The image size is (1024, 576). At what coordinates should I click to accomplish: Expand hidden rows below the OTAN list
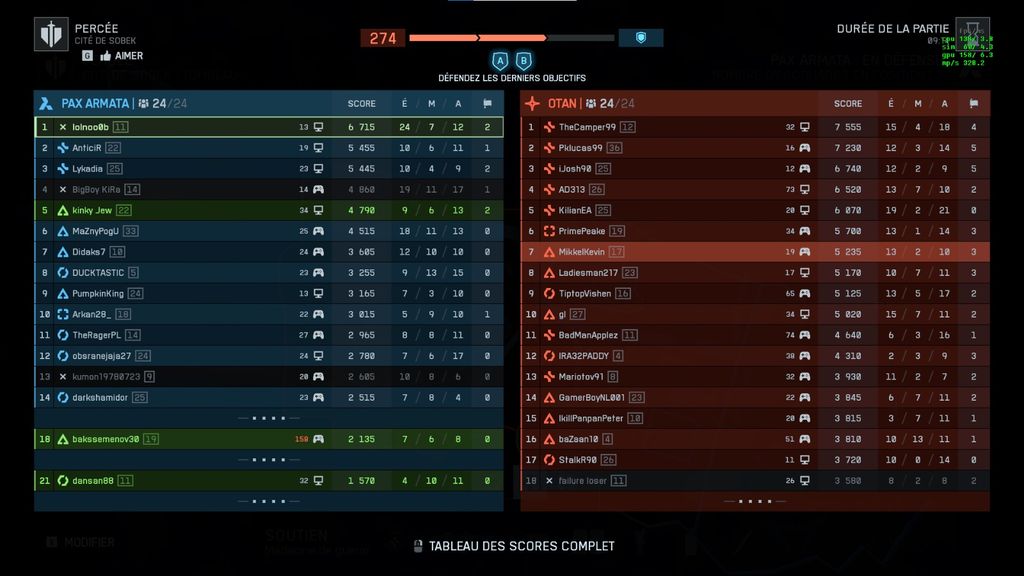755,501
